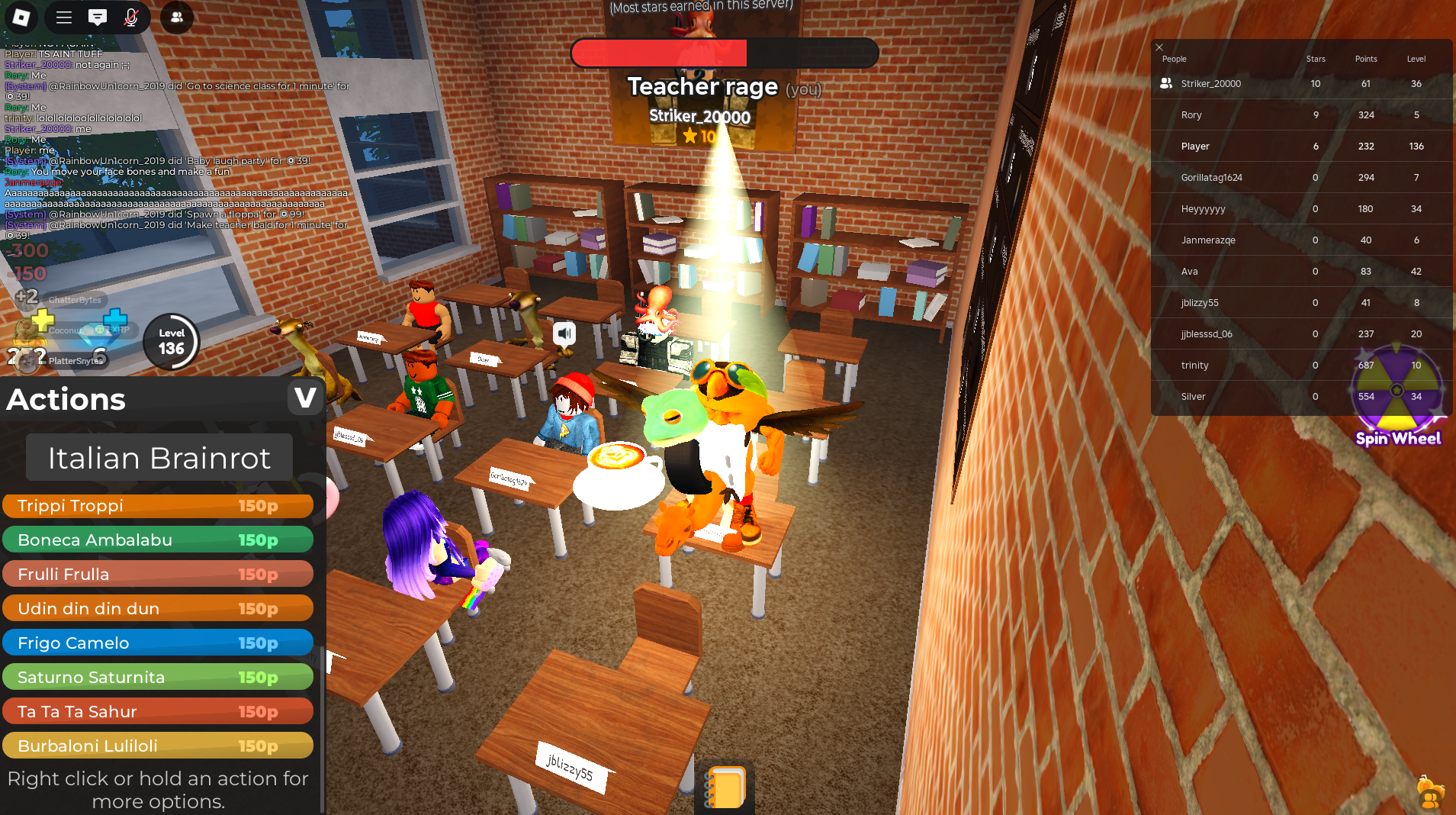Activate Udin din din dun
The width and height of the screenshot is (1456, 815).
pos(158,609)
